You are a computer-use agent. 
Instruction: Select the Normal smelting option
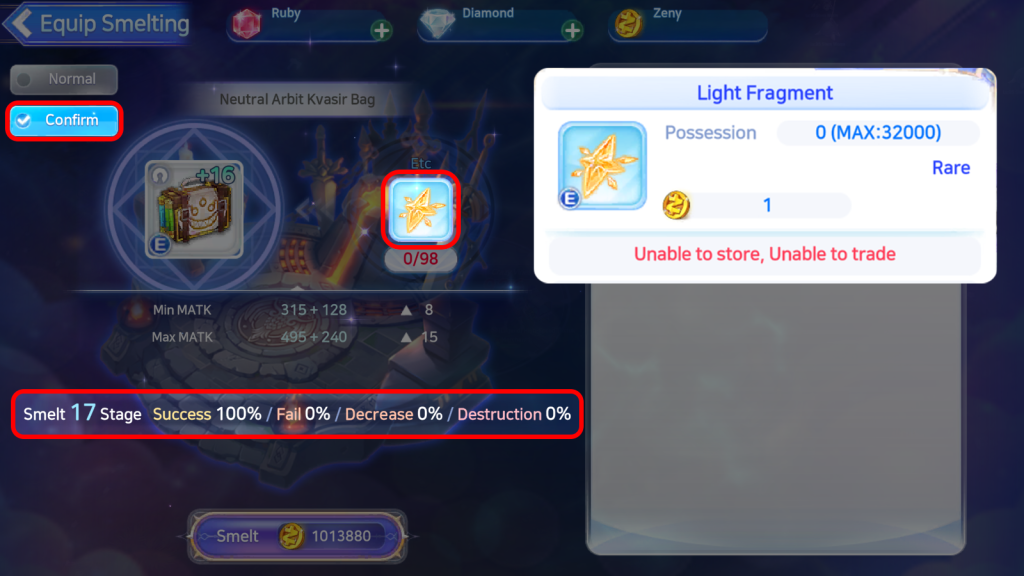[64, 79]
